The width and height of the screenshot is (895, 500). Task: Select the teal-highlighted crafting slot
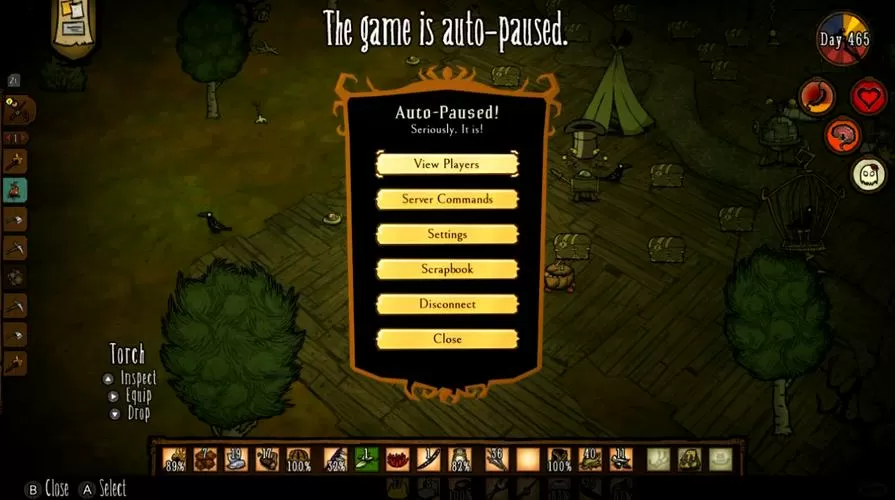click(15, 189)
